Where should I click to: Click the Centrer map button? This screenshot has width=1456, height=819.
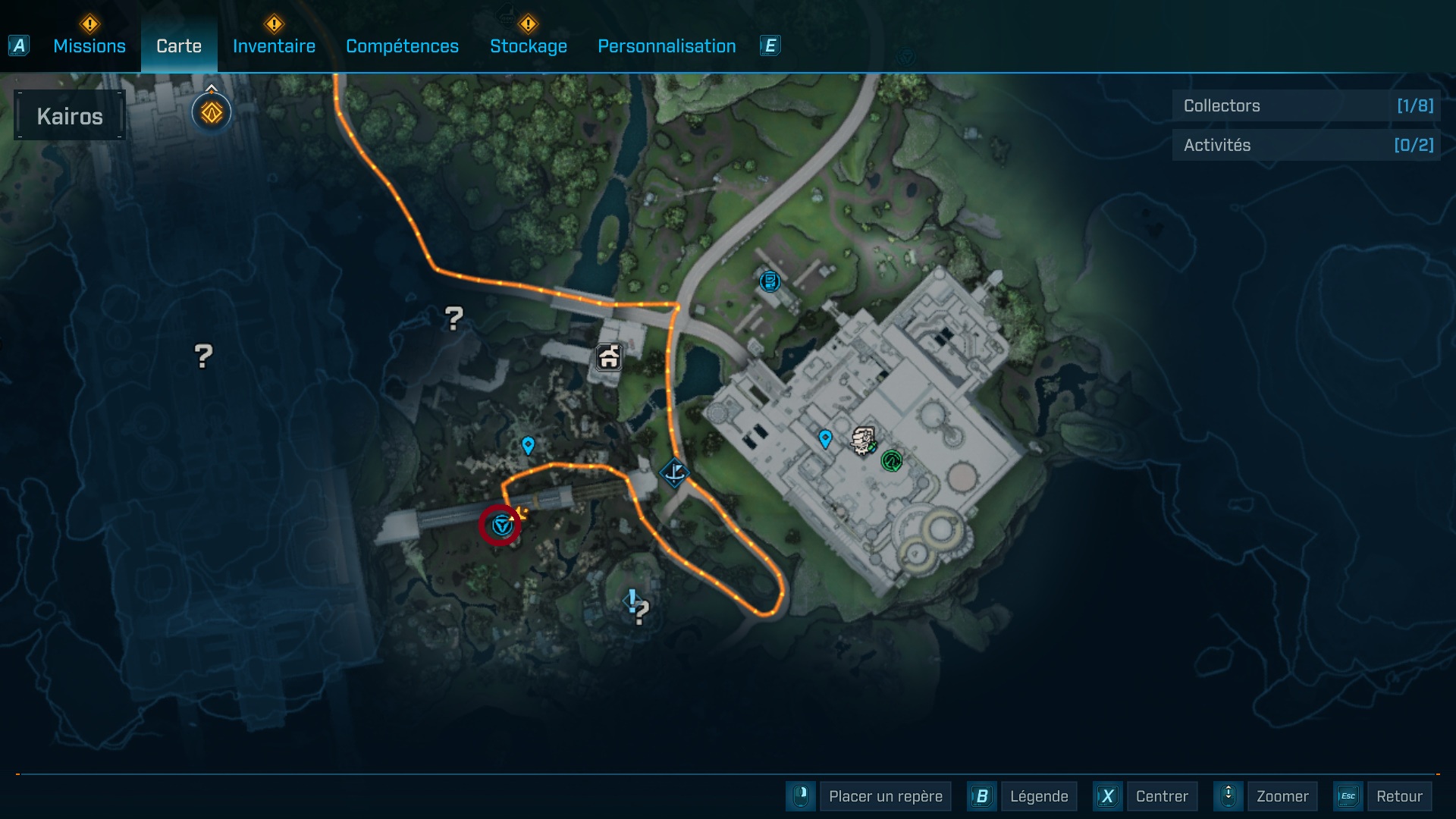1161,796
